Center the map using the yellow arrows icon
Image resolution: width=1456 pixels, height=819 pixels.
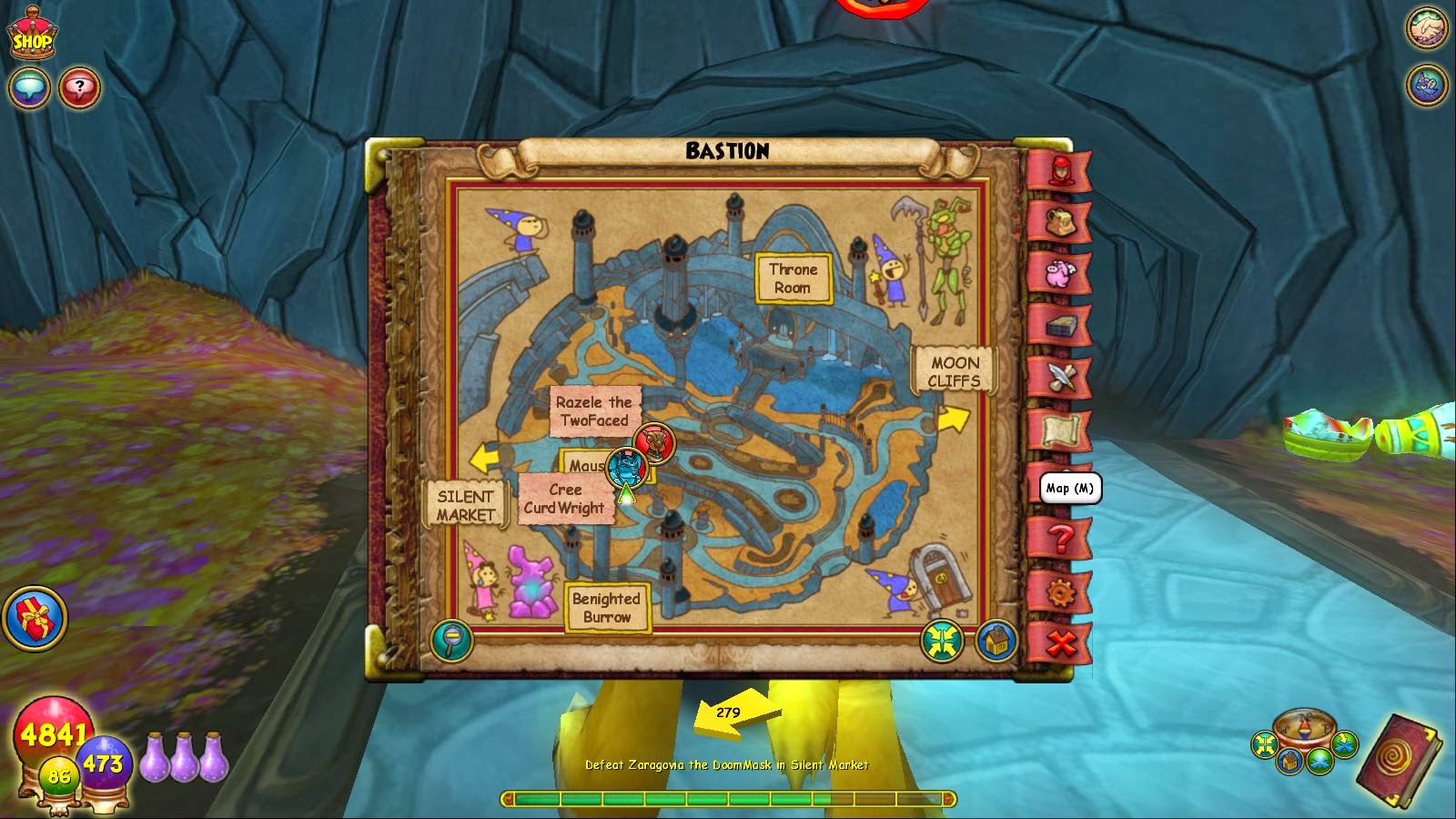pyautogui.click(x=939, y=640)
